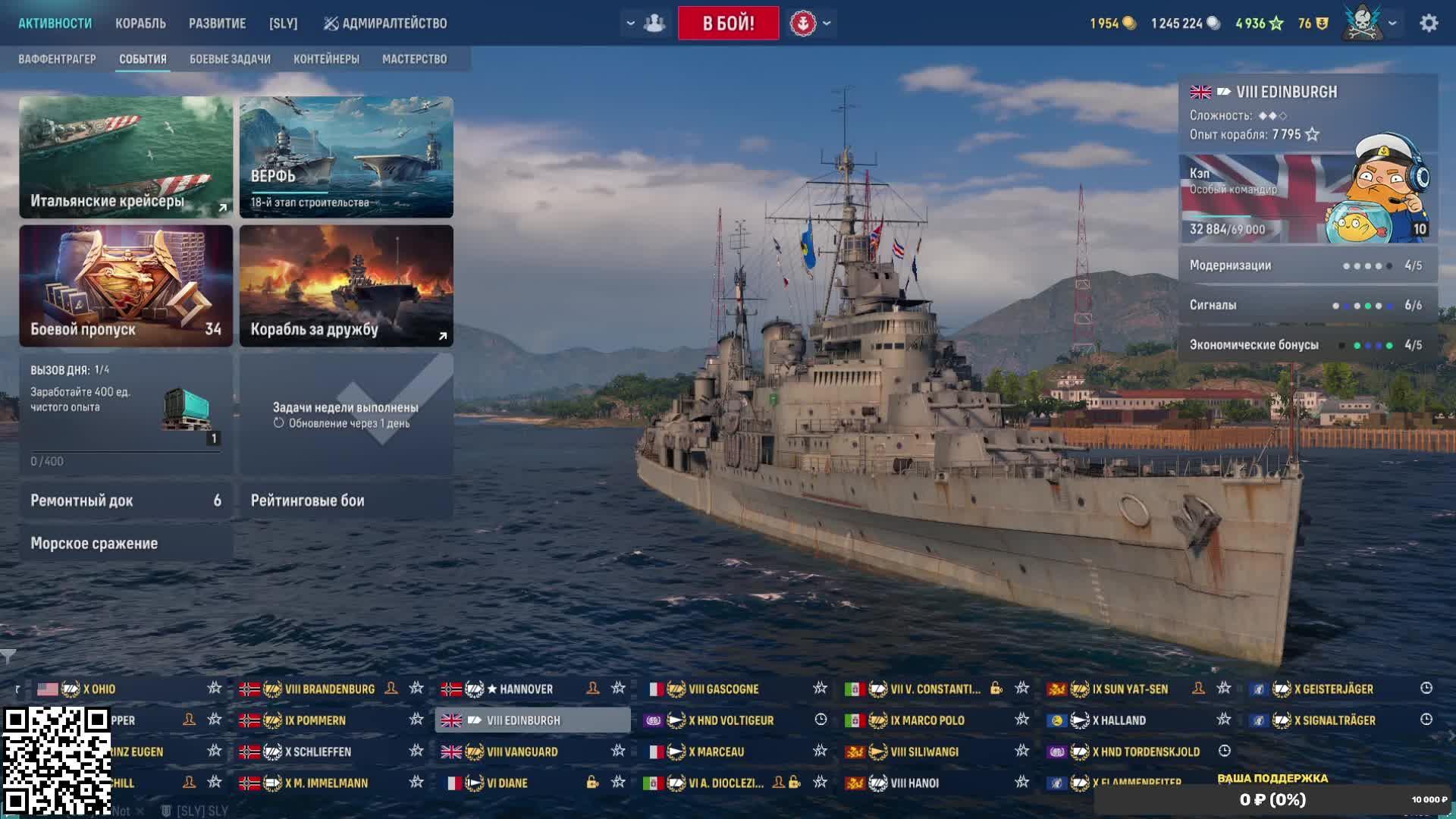Open the settings gear icon
Image resolution: width=1456 pixels, height=819 pixels.
pyautogui.click(x=1429, y=24)
